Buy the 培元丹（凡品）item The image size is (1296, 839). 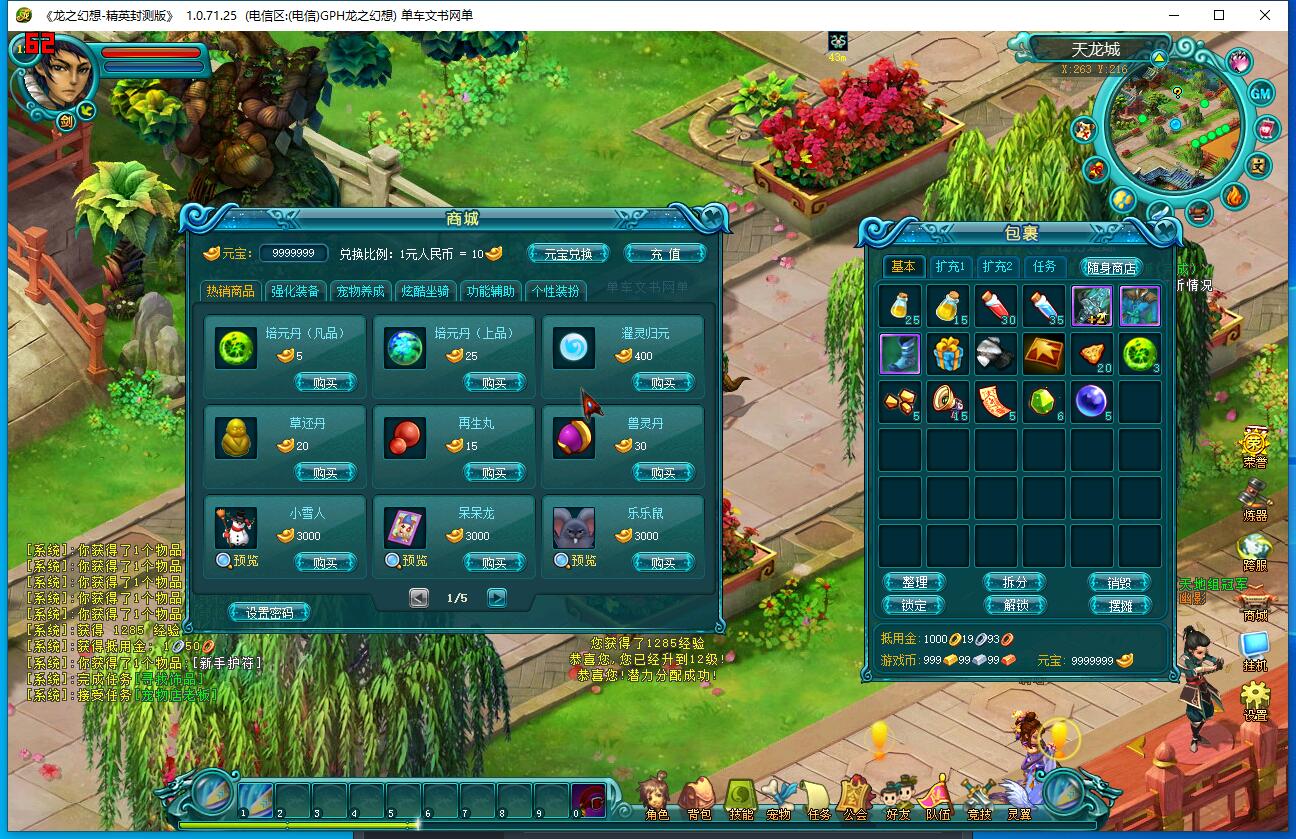pos(325,383)
